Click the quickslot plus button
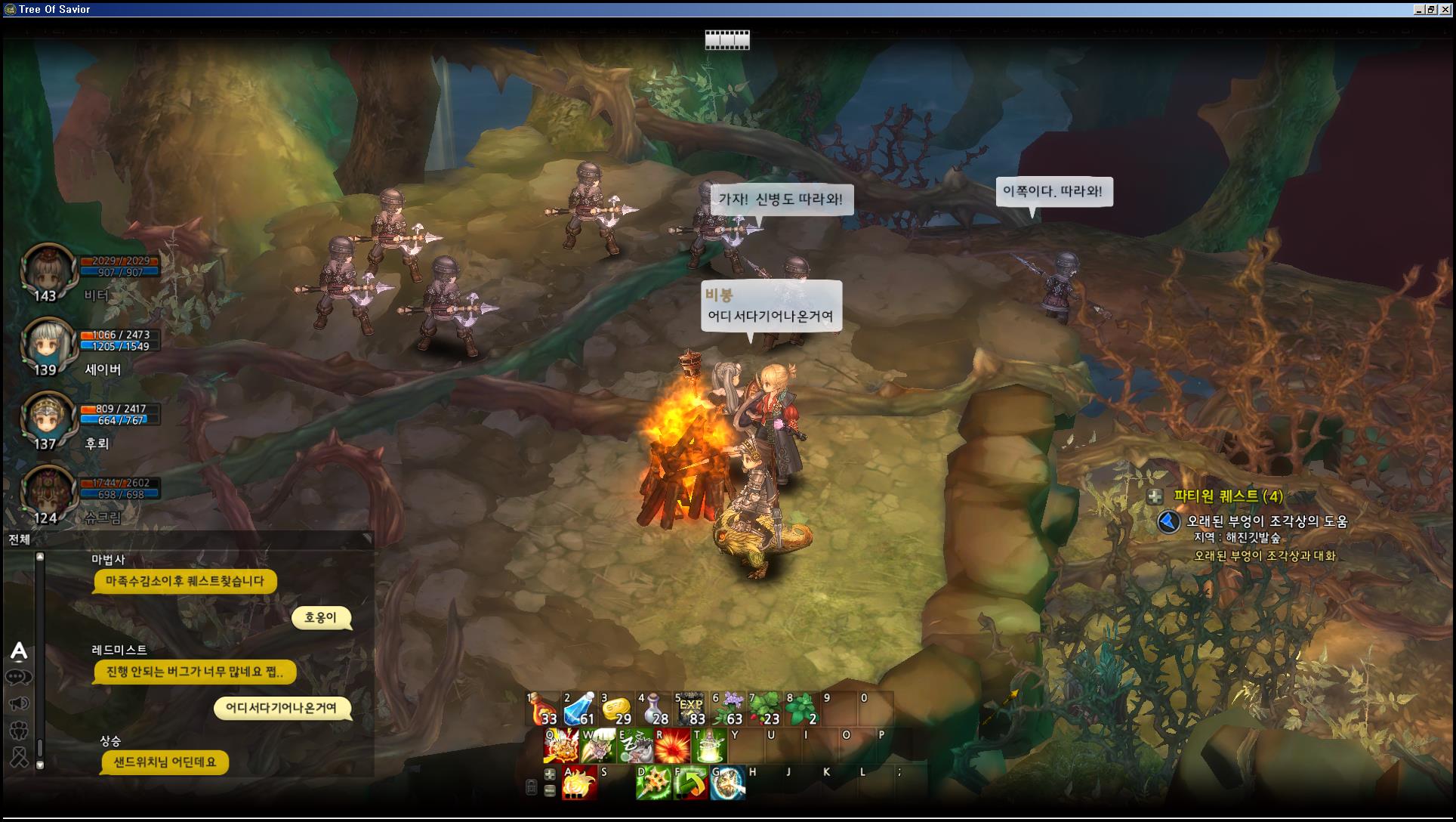 click(x=550, y=774)
